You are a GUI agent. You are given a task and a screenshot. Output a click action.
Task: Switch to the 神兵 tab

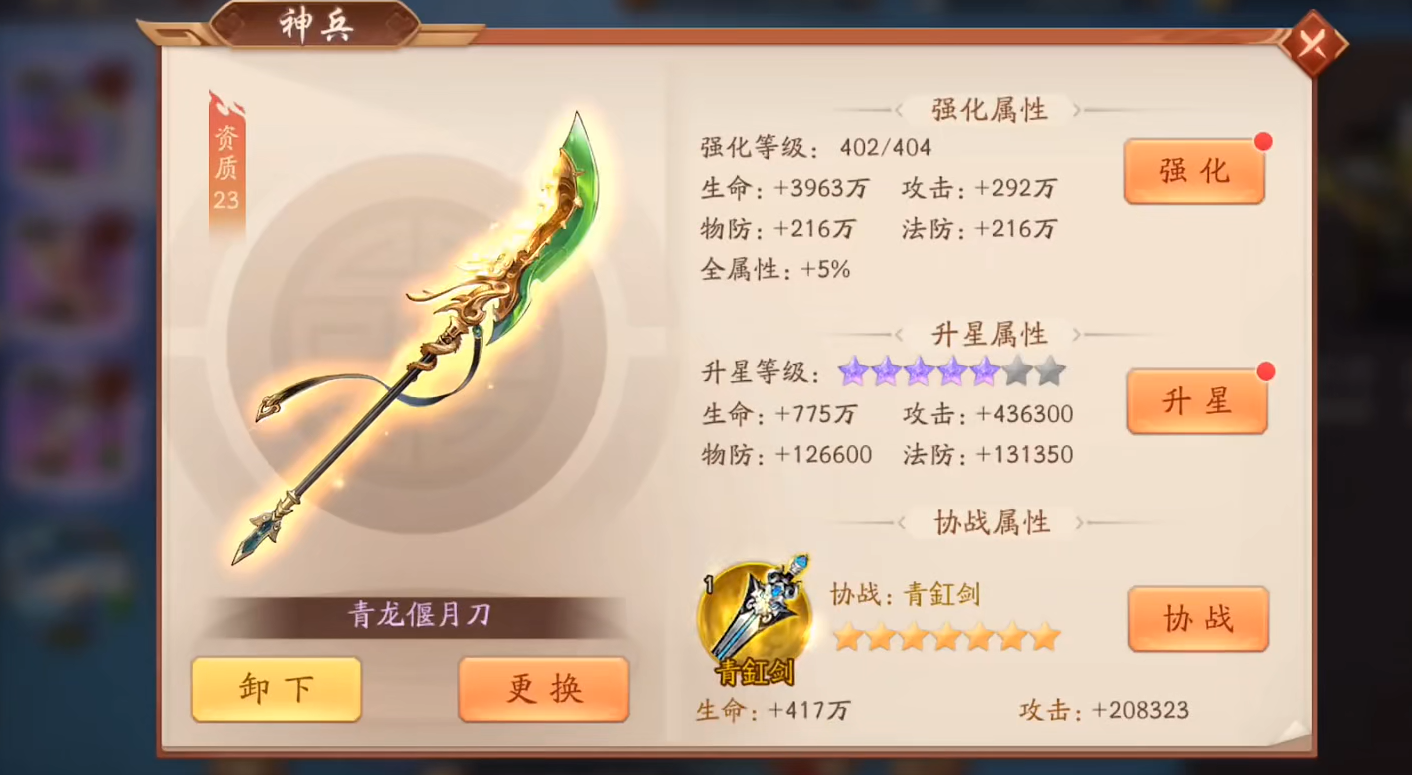coord(317,26)
